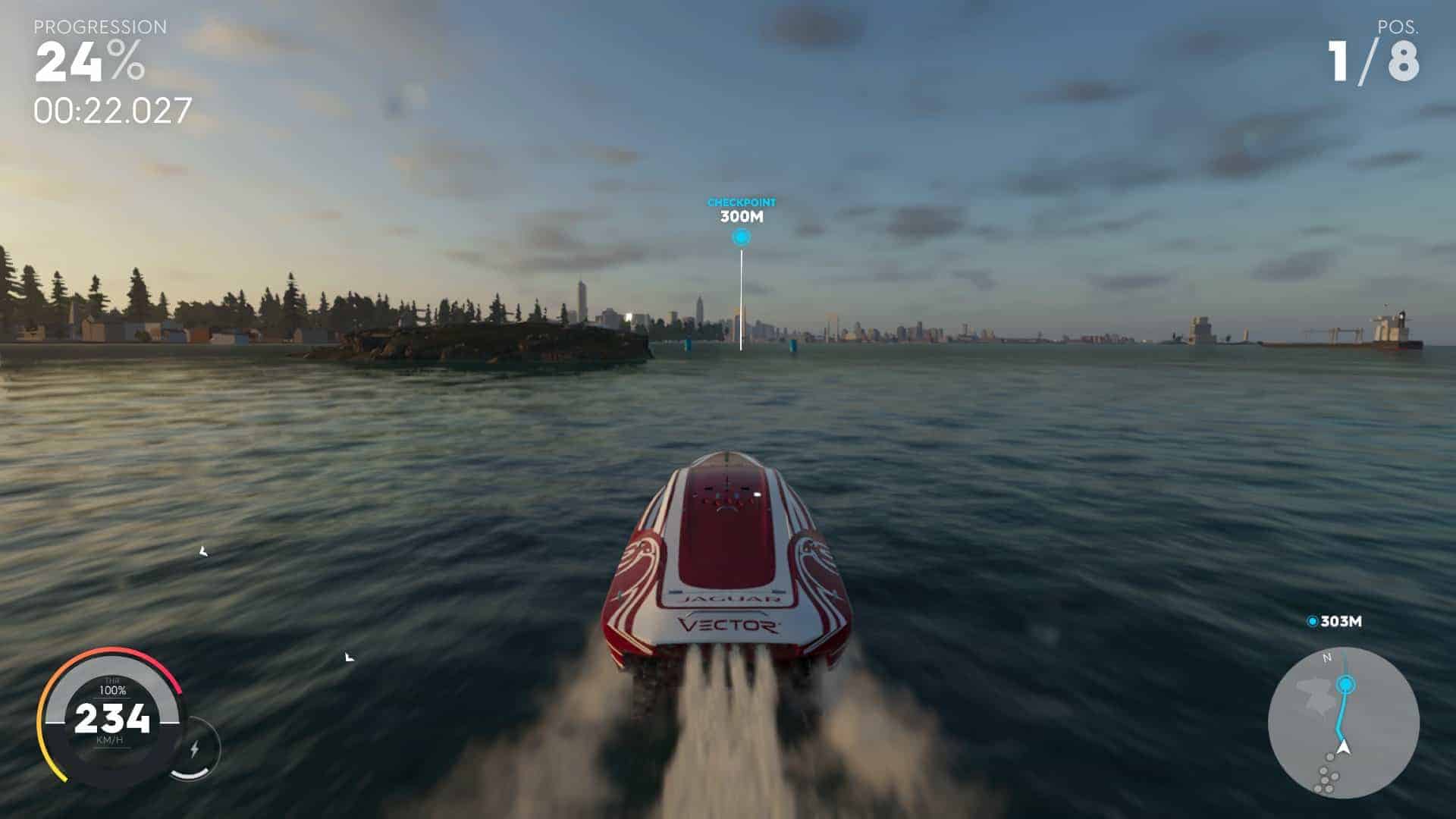Click the circular minimap

tap(1343, 723)
